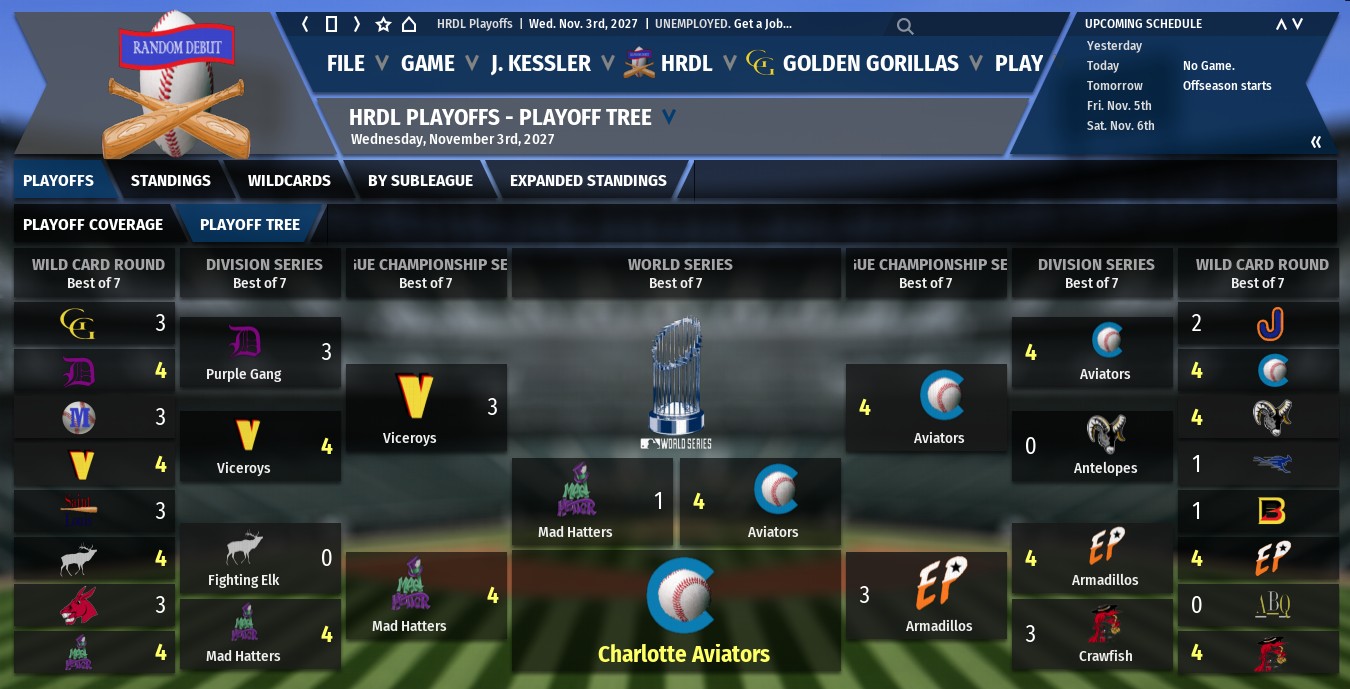1350x689 pixels.
Task: Navigate back with the left arrow
Action: pyautogui.click(x=305, y=24)
